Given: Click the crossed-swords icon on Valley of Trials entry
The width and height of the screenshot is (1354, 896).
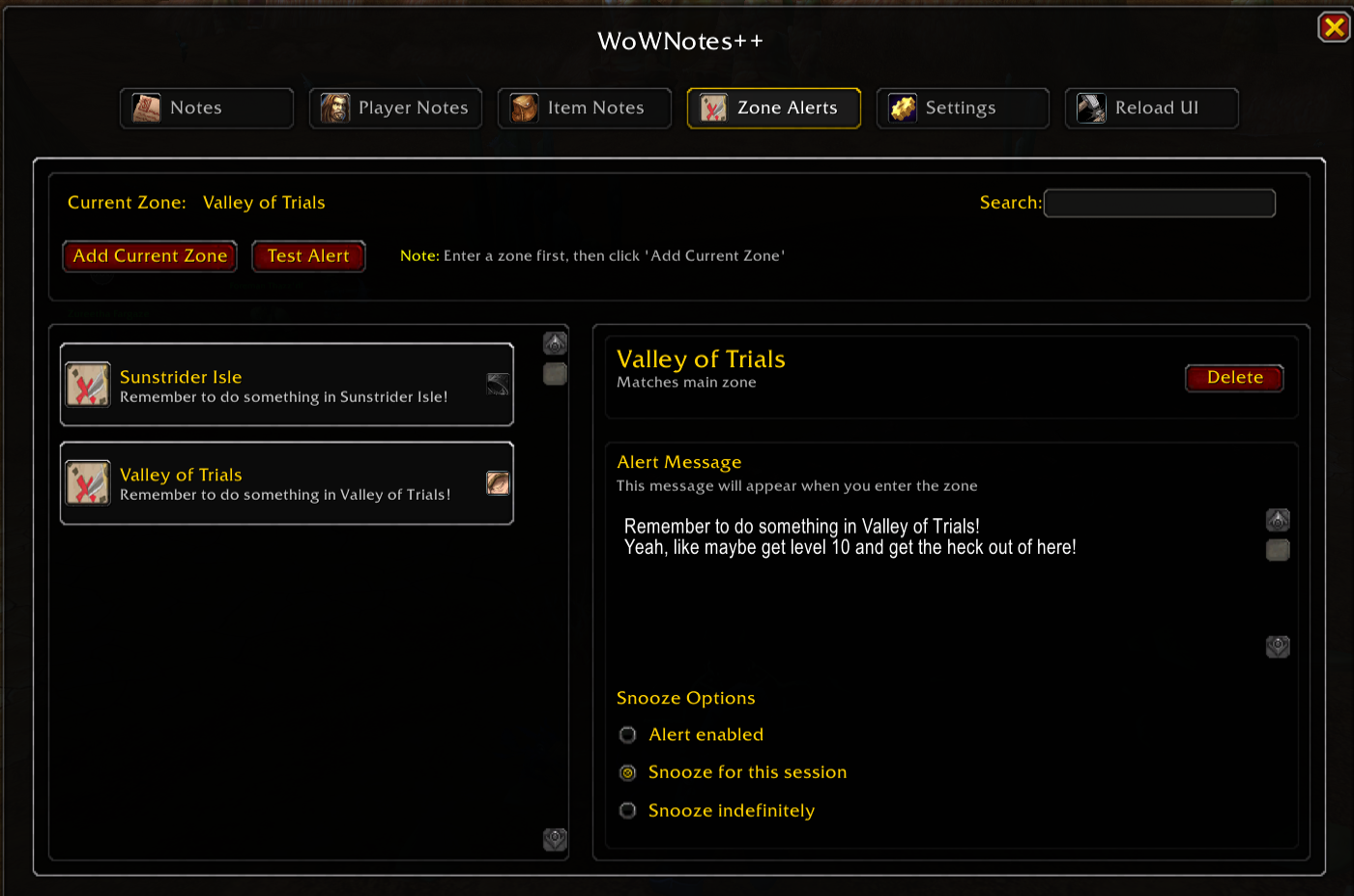Looking at the screenshot, I should tap(88, 483).
